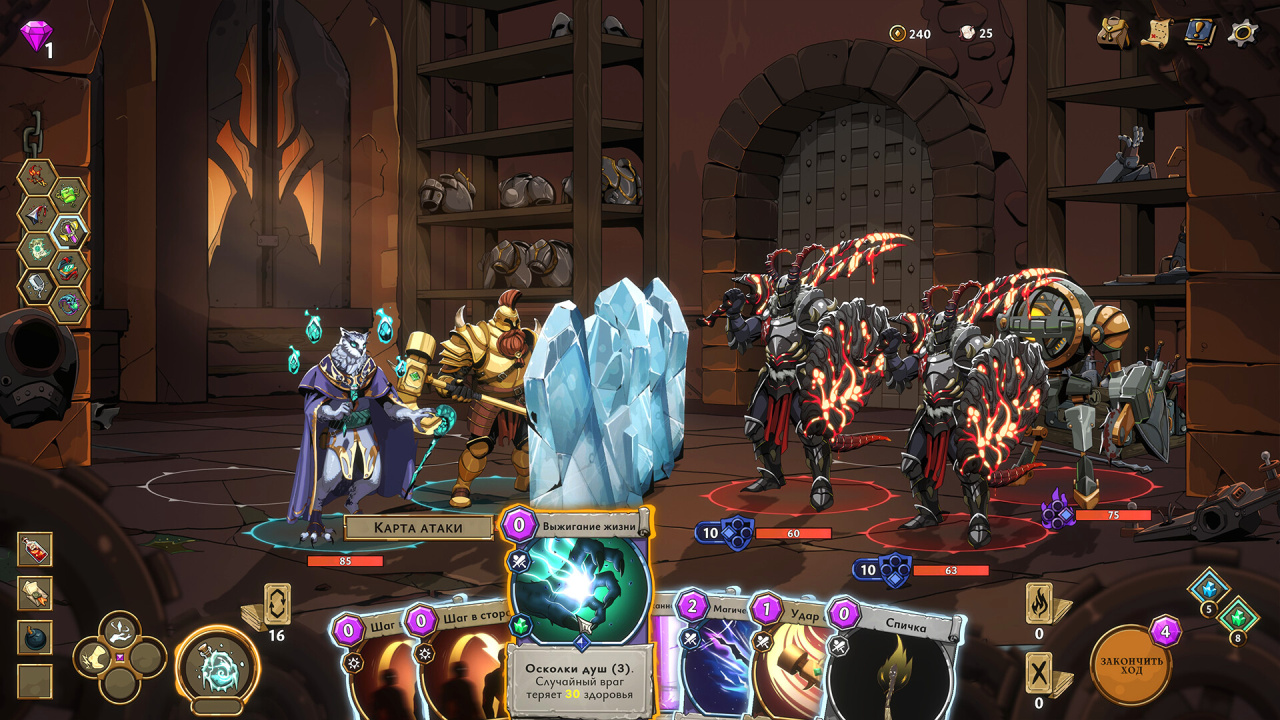
Task: Select the highlighted purple hammer relic
Action: (x=69, y=232)
